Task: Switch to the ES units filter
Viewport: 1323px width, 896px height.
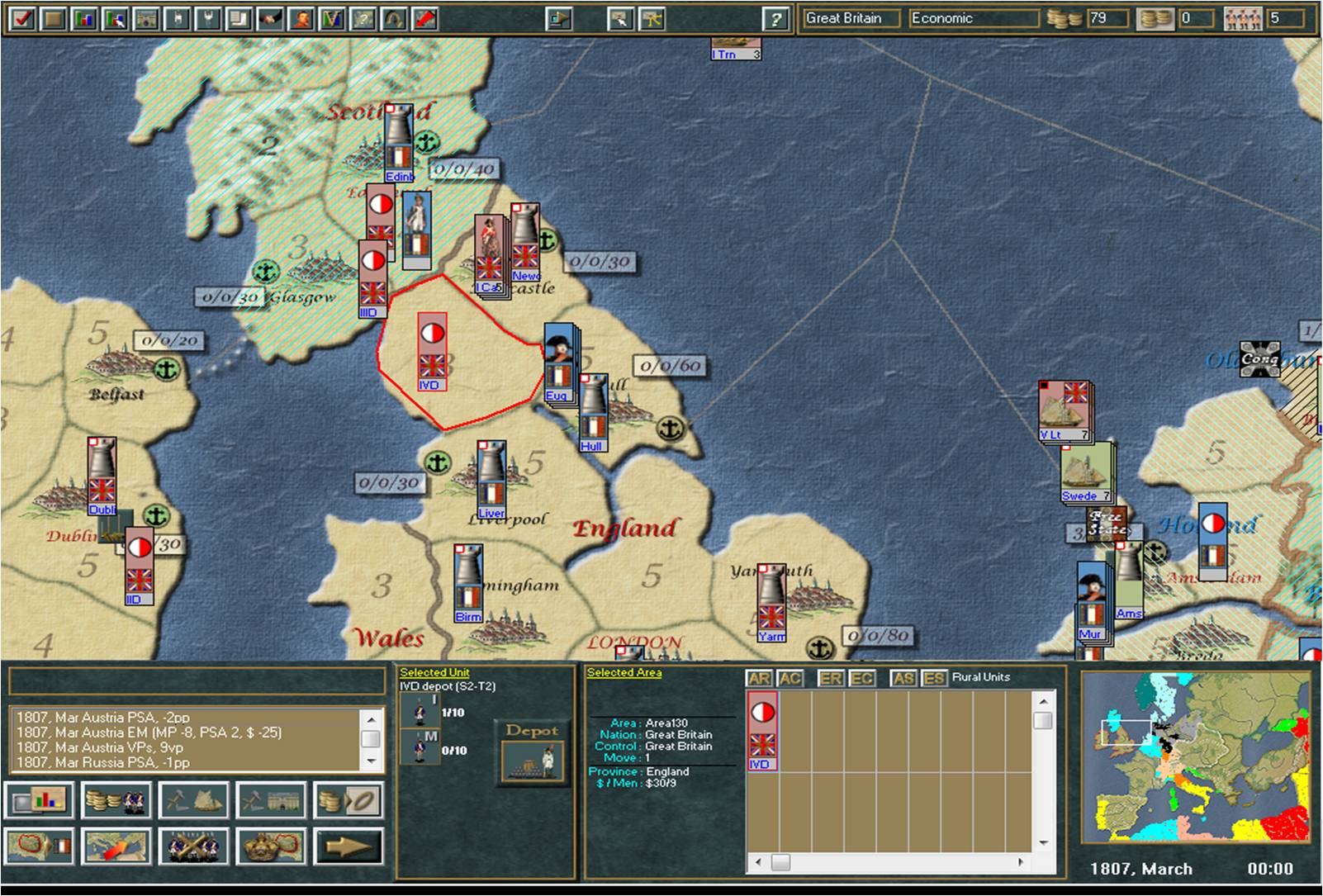Action: click(934, 678)
